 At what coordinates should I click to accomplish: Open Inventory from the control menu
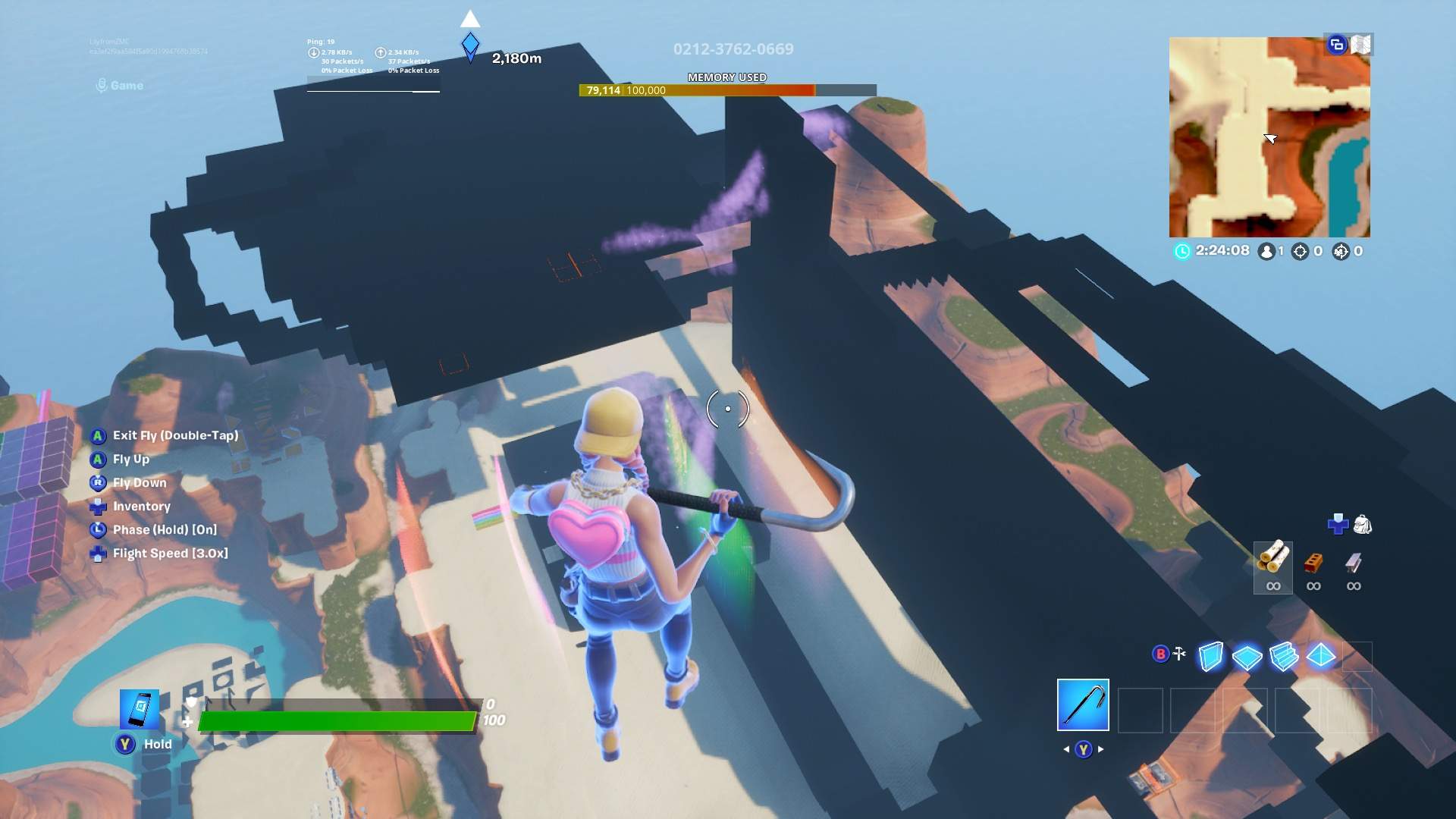[141, 506]
